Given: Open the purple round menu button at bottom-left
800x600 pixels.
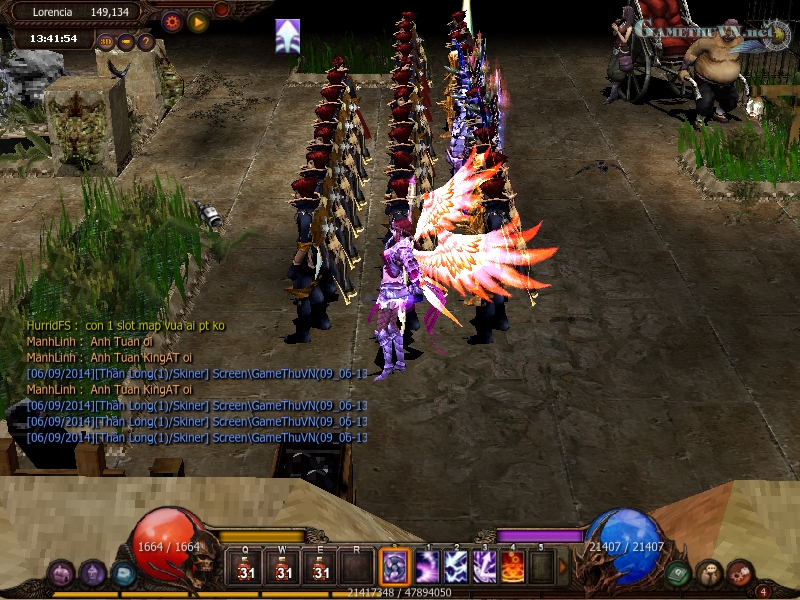Looking at the screenshot, I should (62, 574).
